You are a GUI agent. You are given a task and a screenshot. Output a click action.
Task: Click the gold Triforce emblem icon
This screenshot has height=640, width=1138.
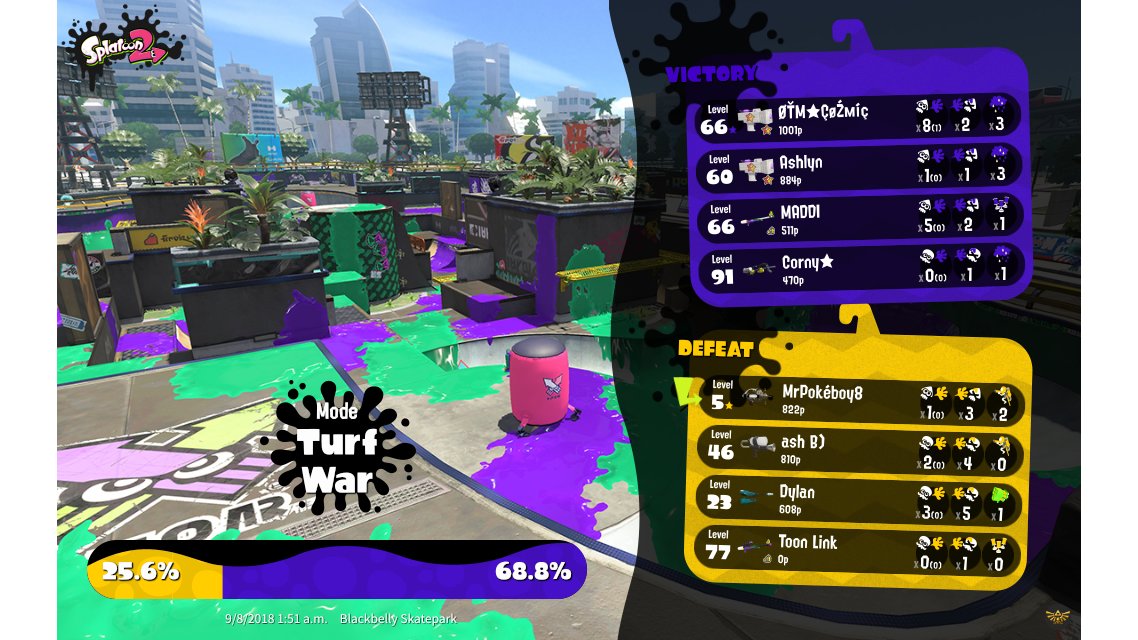click(x=1057, y=616)
